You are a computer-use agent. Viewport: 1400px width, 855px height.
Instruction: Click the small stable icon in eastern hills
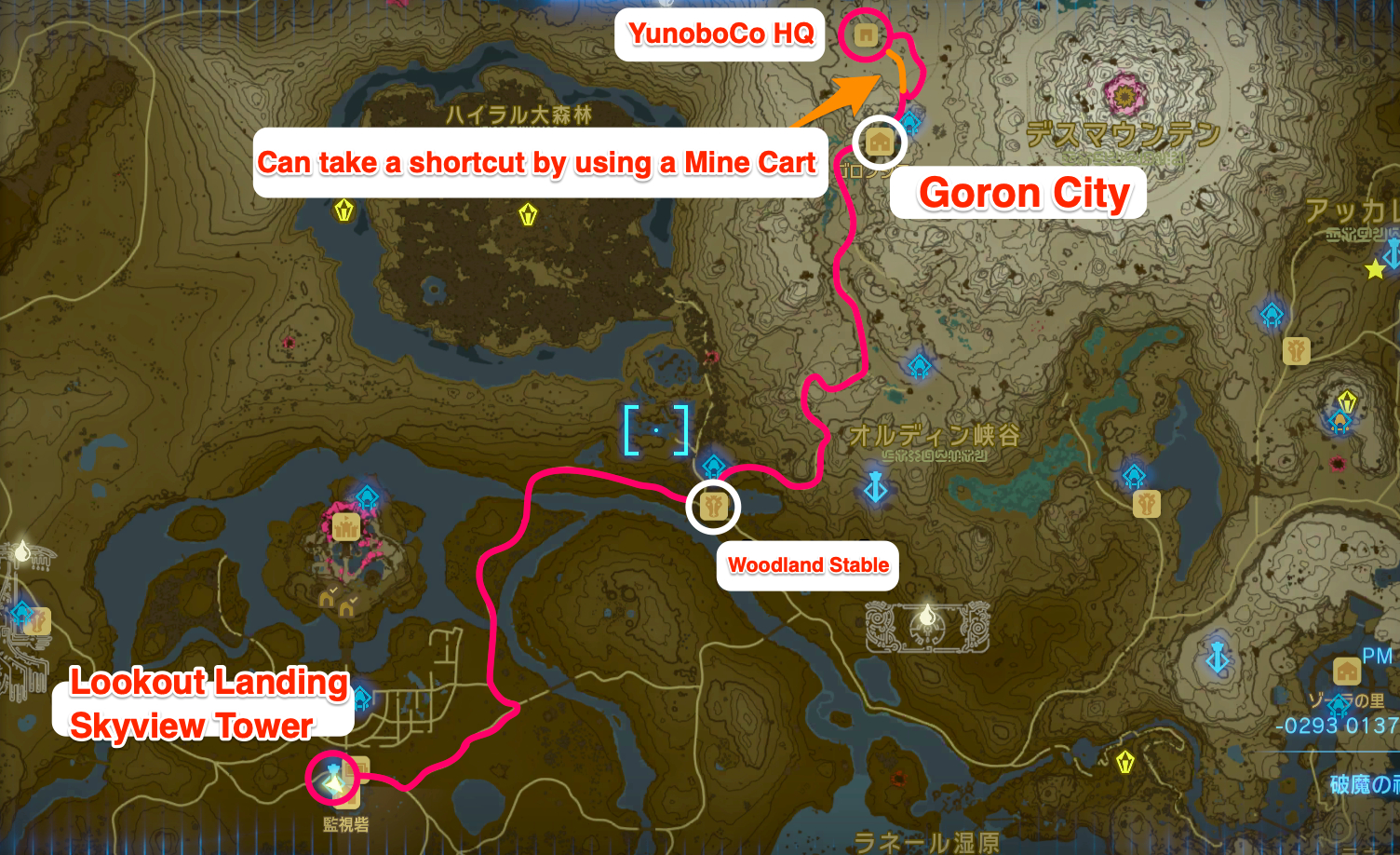pos(1296,351)
